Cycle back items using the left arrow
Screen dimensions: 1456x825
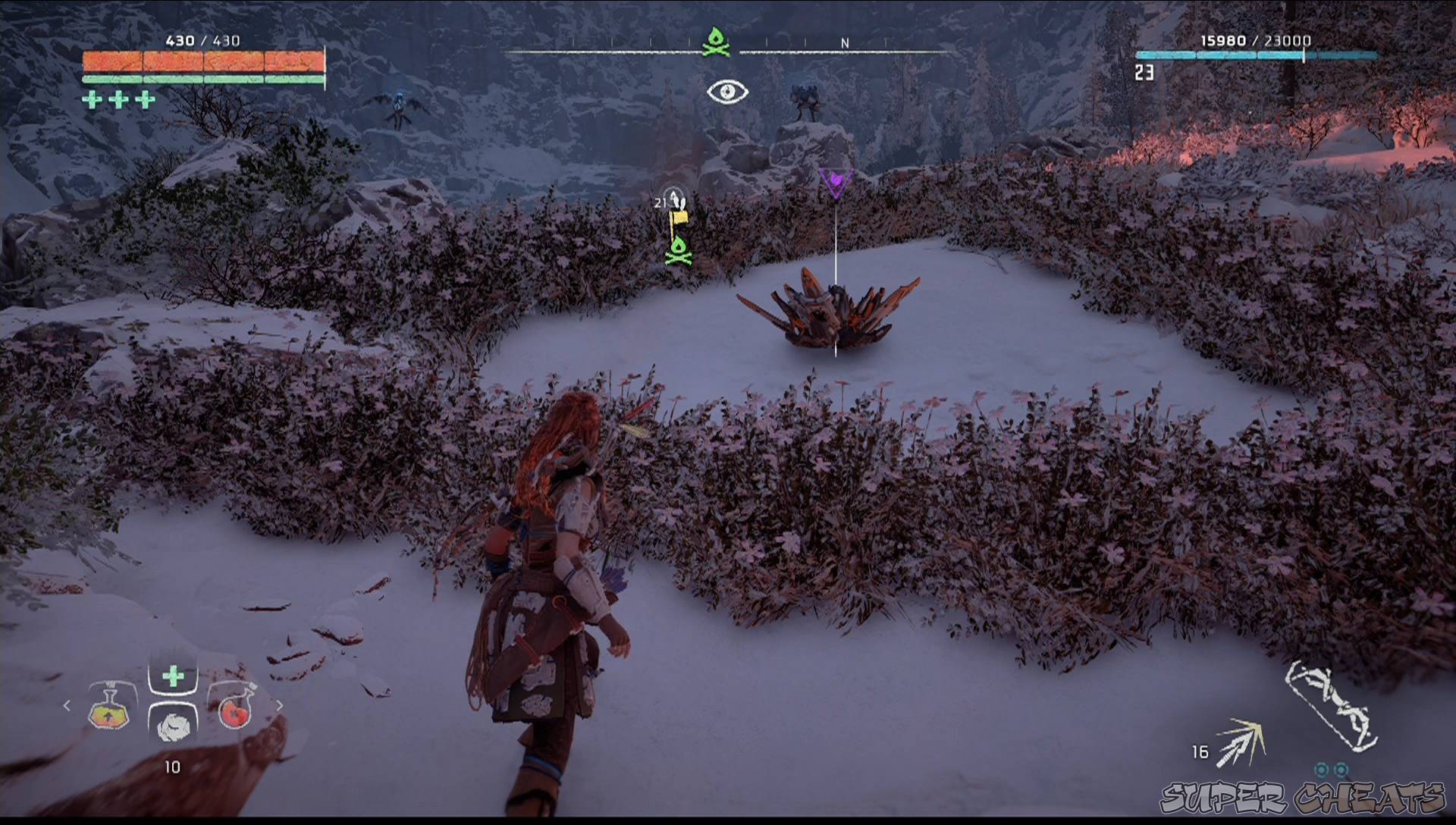66,705
